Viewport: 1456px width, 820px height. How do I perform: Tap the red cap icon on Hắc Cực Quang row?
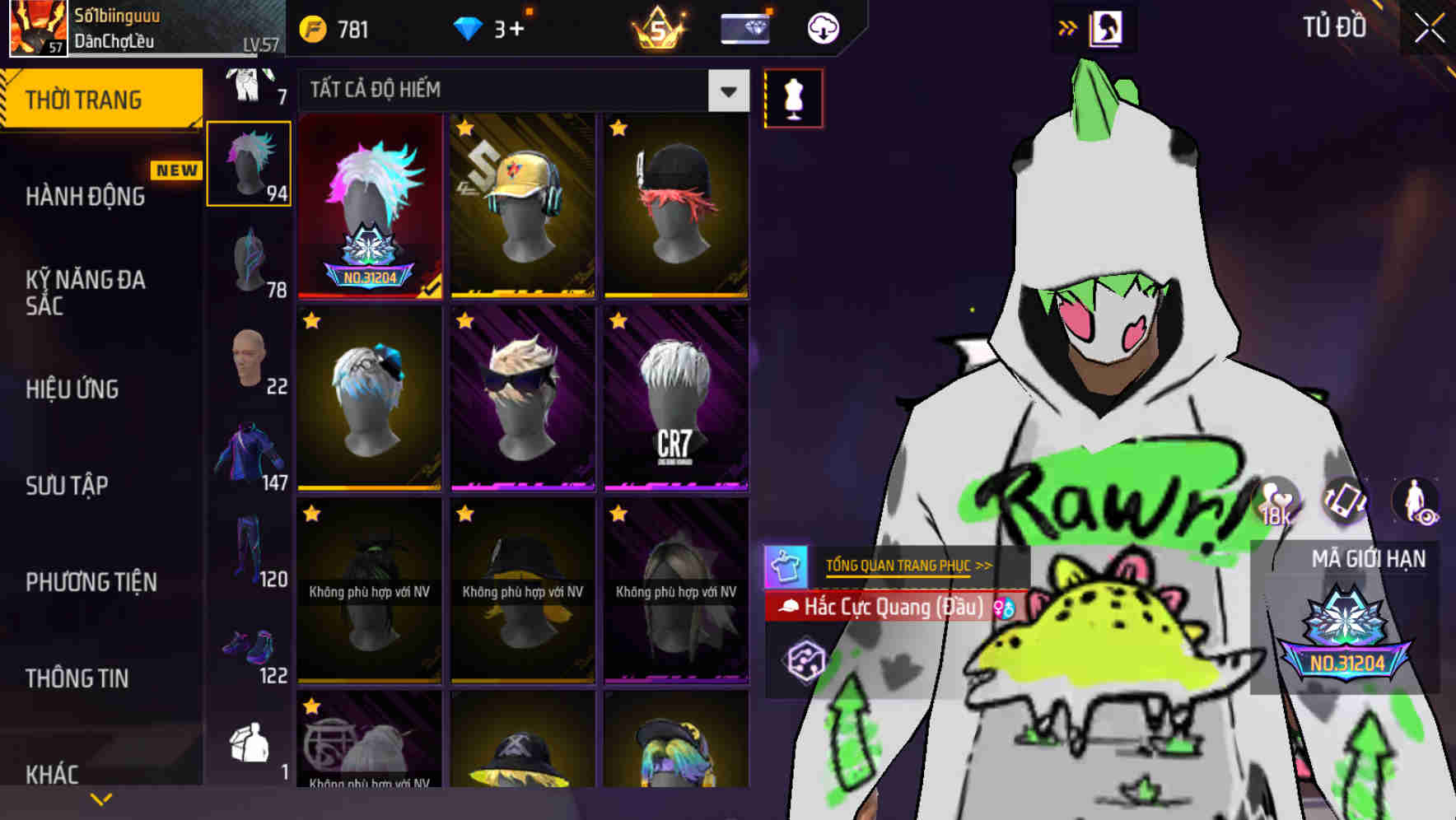[x=789, y=608]
